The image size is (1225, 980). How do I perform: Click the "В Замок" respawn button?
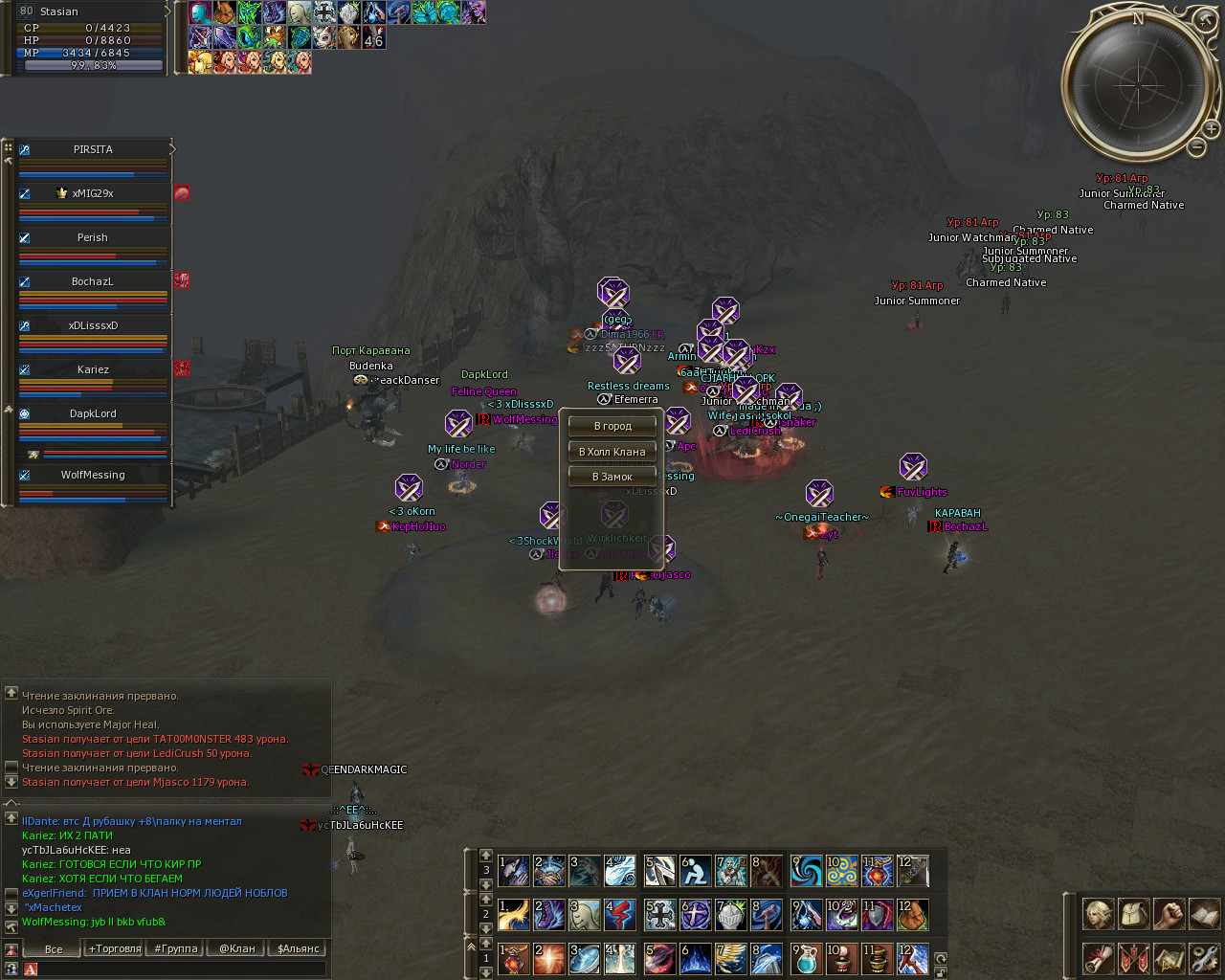[x=612, y=477]
